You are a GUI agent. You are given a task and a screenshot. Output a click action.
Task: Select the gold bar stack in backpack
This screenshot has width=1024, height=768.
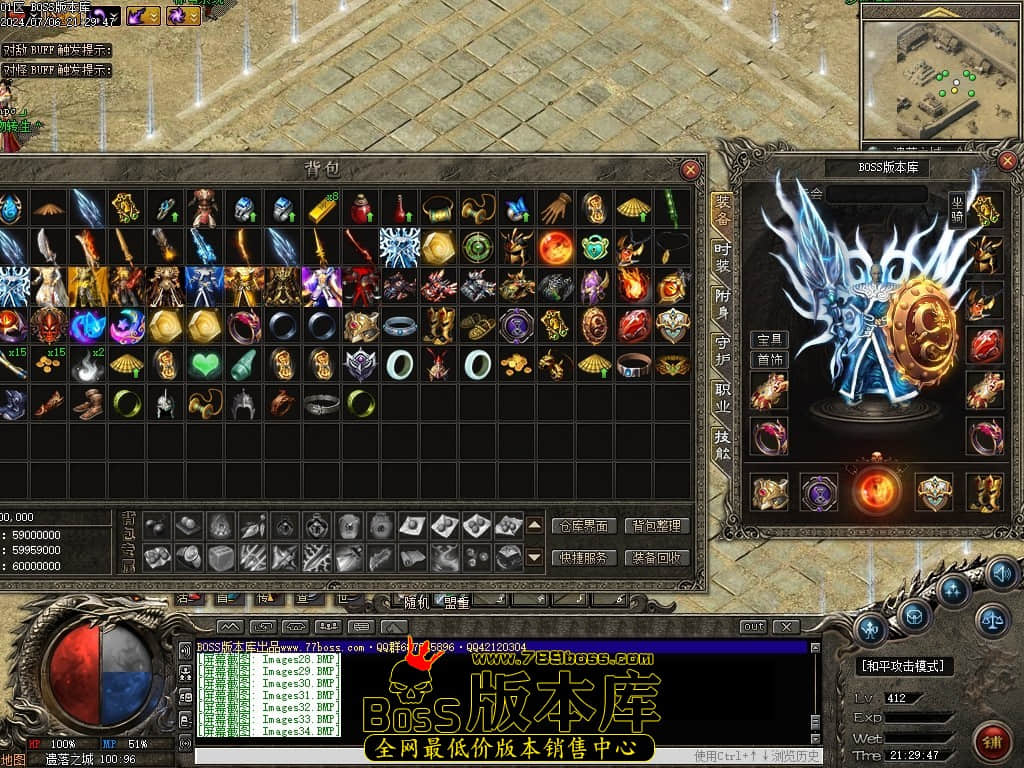pyautogui.click(x=321, y=208)
